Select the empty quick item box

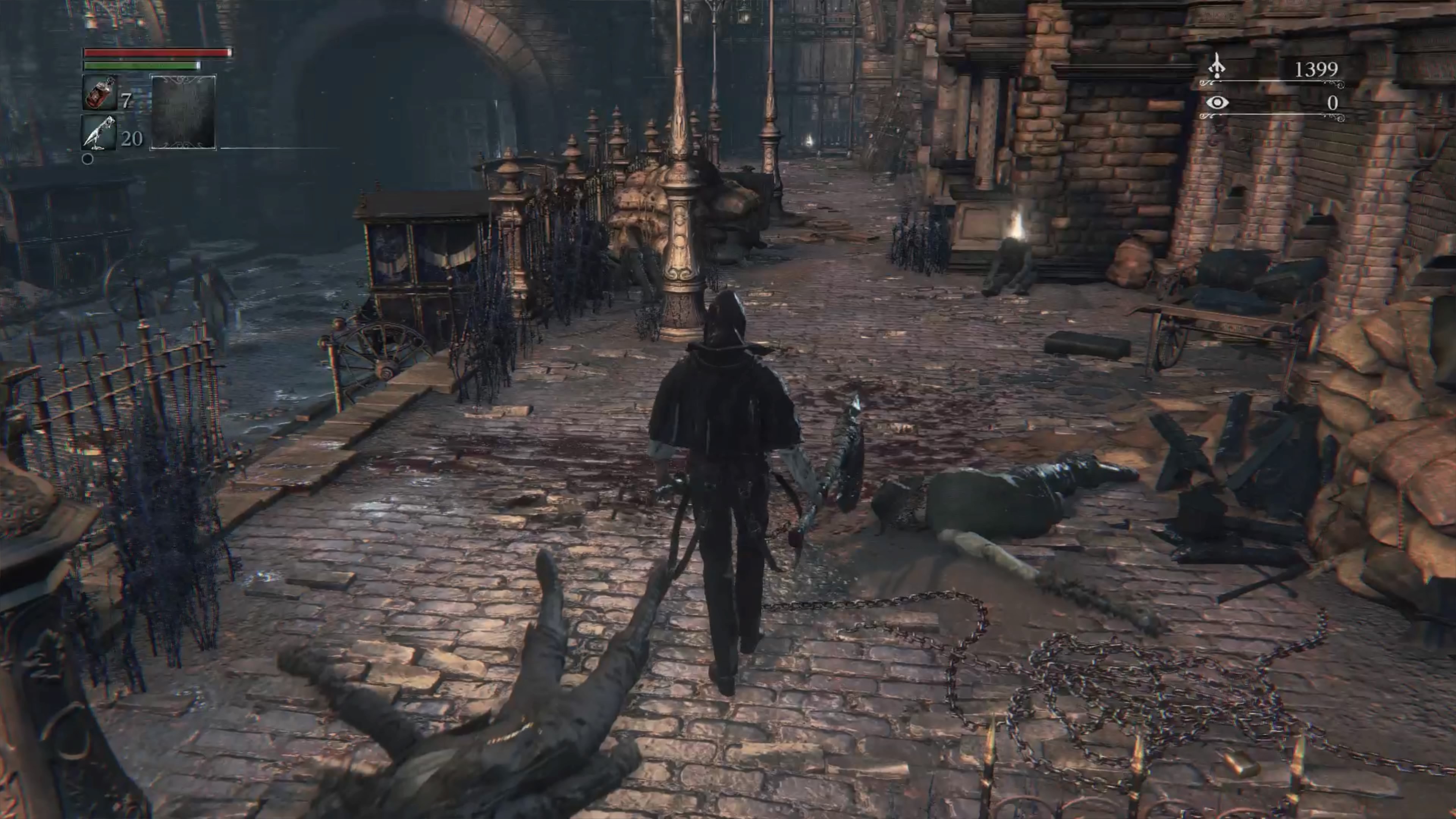coord(182,112)
